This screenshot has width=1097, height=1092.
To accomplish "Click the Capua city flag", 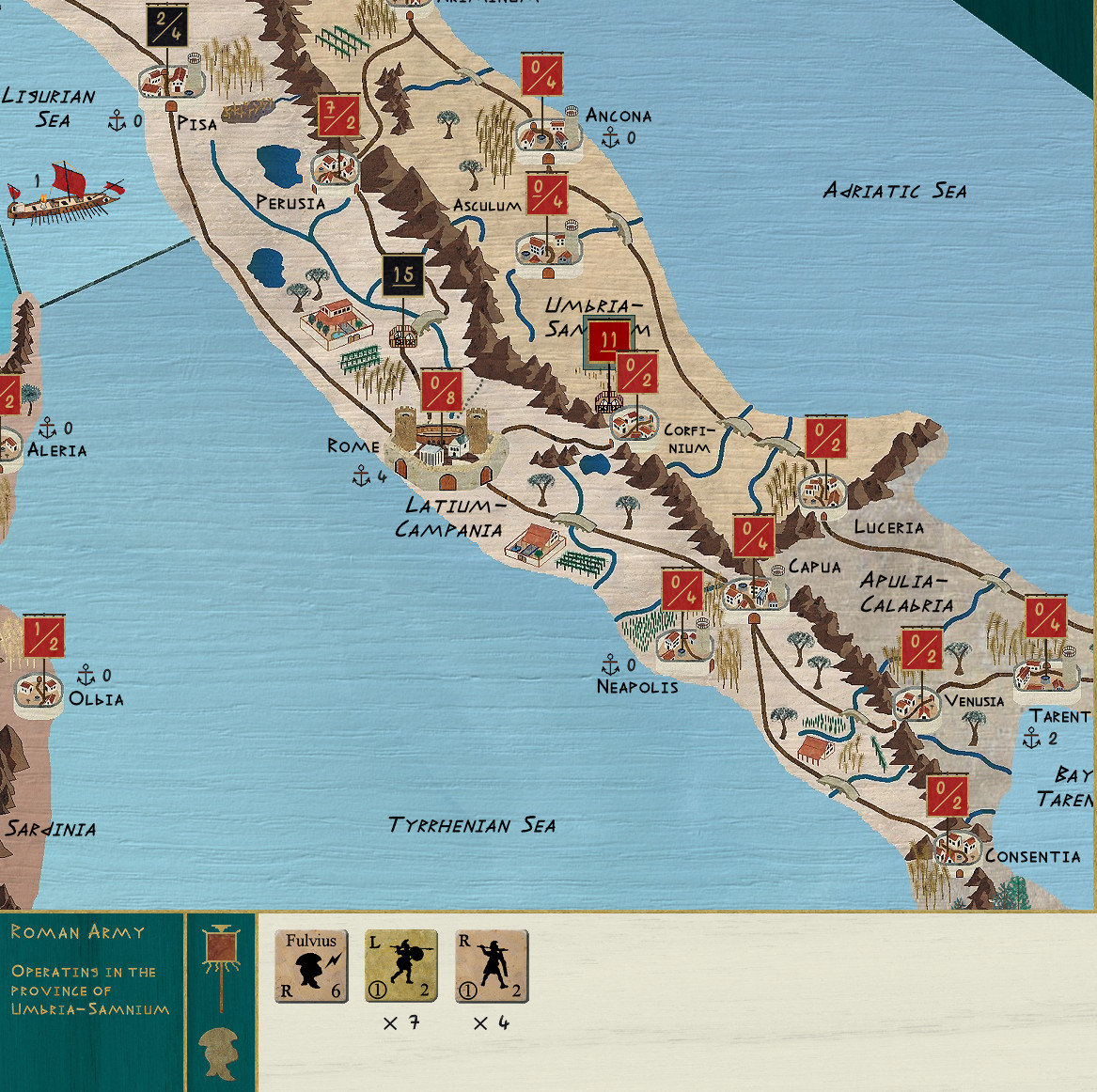I will pyautogui.click(x=754, y=537).
